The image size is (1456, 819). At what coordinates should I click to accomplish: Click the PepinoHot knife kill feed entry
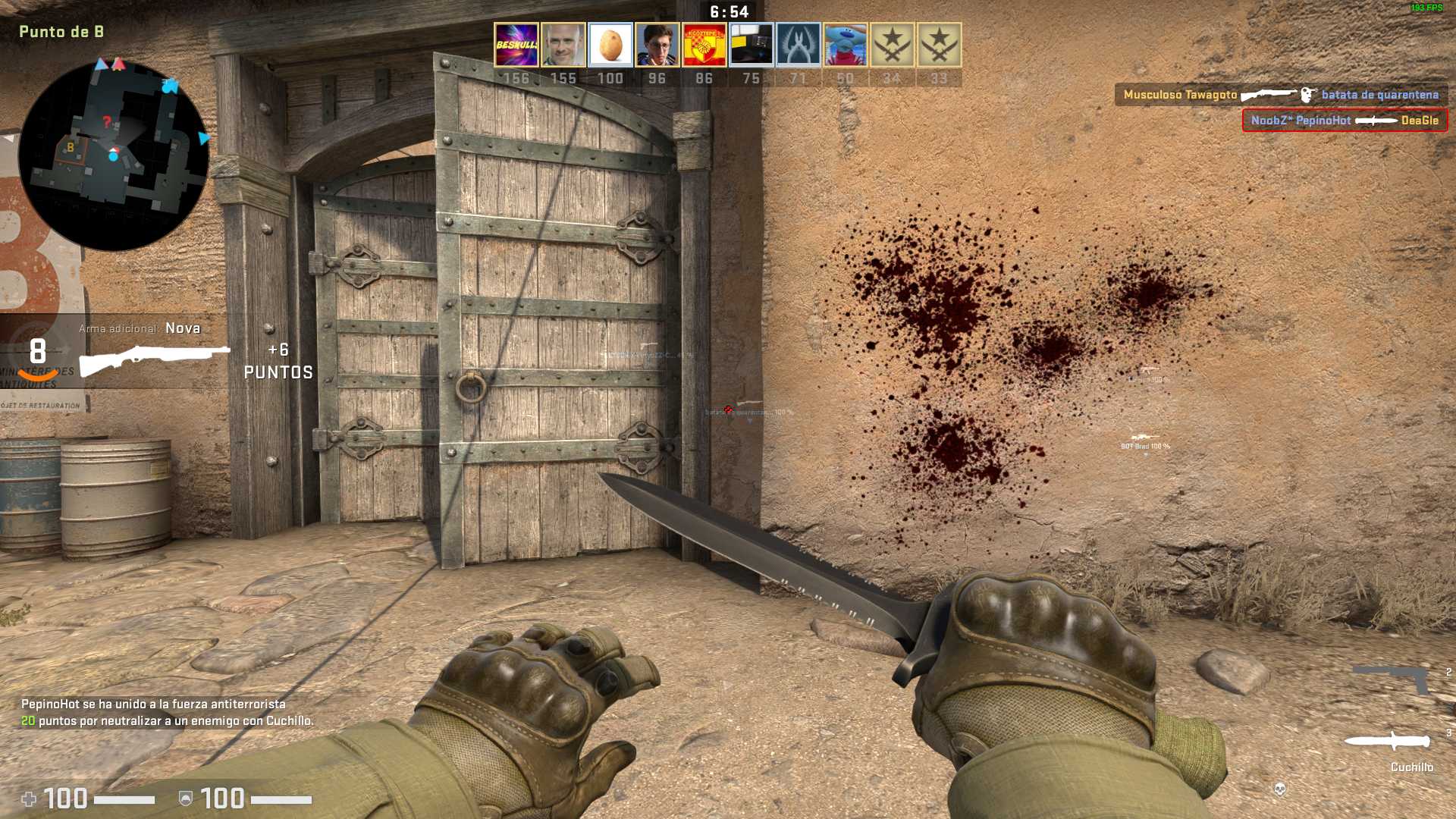tap(1345, 121)
